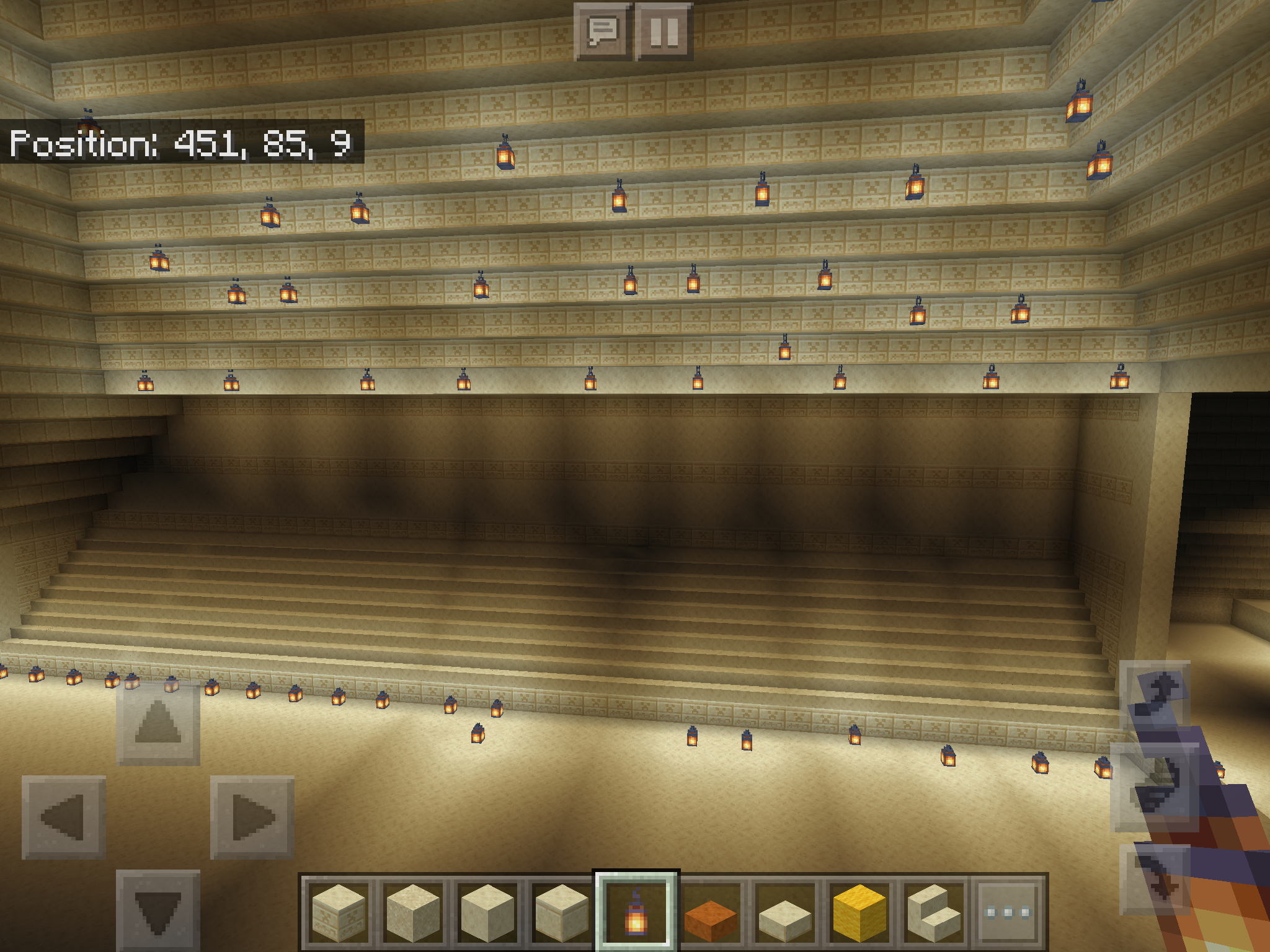Pick the yellow block hotbar slot

(860, 911)
